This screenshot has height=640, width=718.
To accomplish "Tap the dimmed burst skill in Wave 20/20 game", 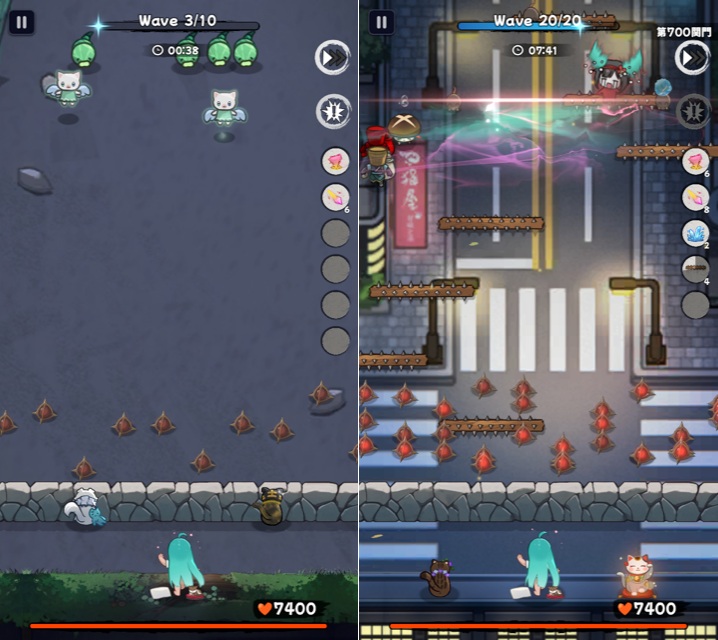I will tap(692, 111).
